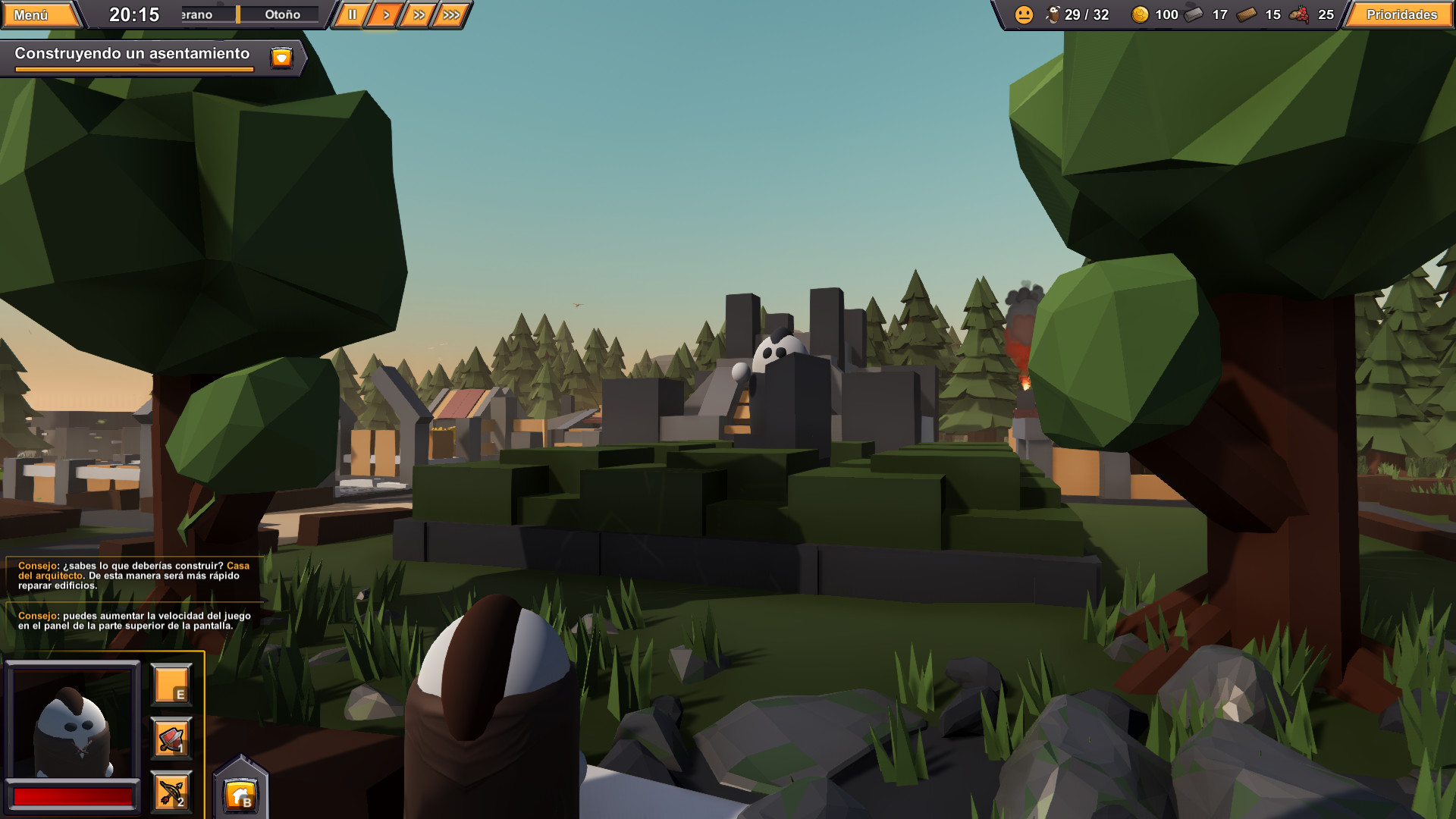Click the iron ingot resource icon
Viewport: 1456px width, 819px height.
[x=1193, y=14]
